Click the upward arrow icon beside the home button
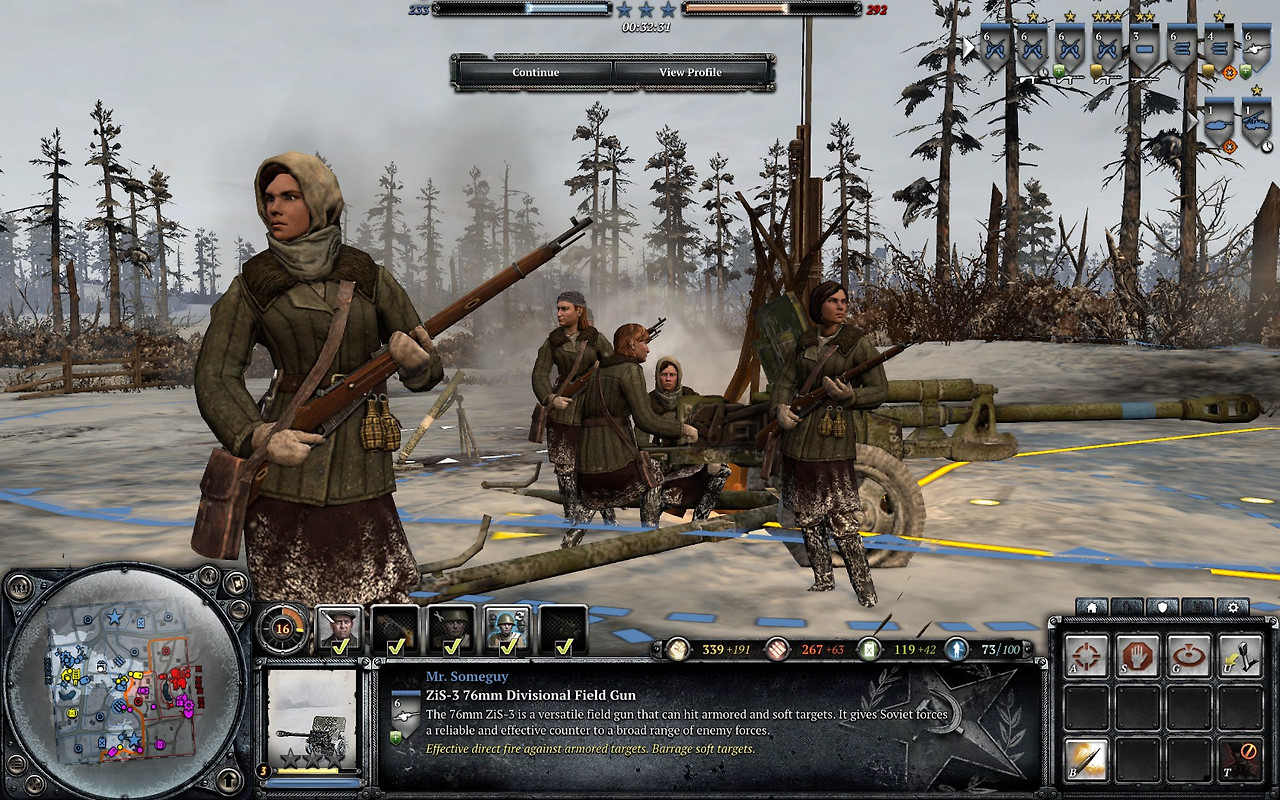The width and height of the screenshot is (1280, 800). [x=1124, y=607]
